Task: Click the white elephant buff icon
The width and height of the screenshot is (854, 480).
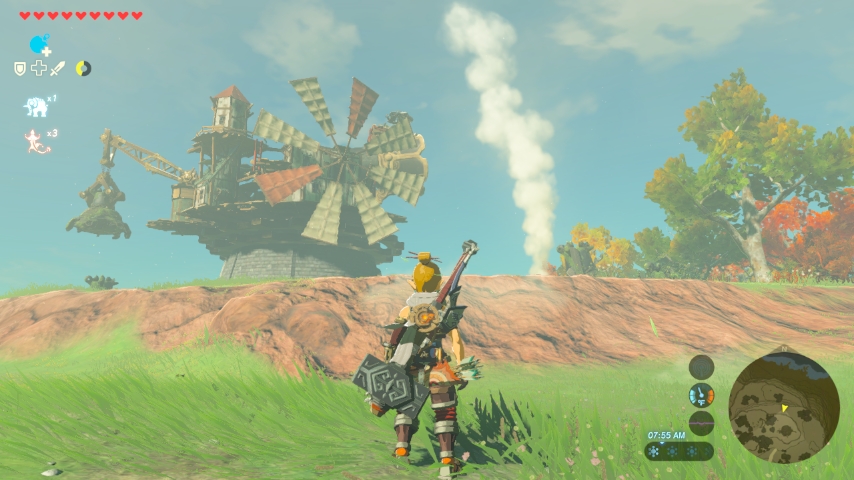Action: coord(36,106)
